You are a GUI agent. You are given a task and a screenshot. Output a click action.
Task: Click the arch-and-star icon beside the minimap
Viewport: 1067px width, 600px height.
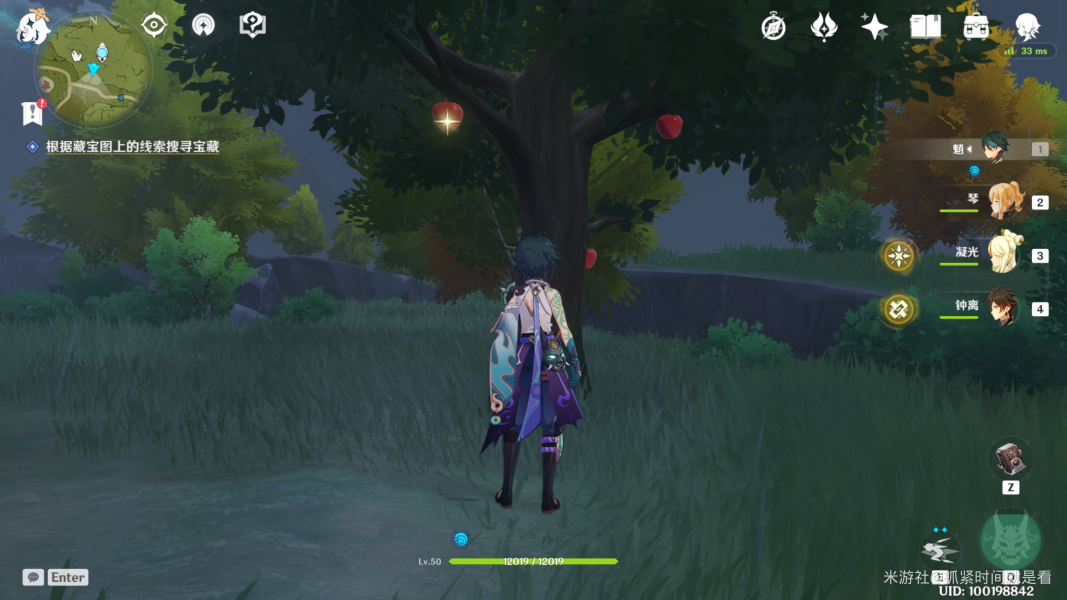pyautogui.click(x=203, y=26)
